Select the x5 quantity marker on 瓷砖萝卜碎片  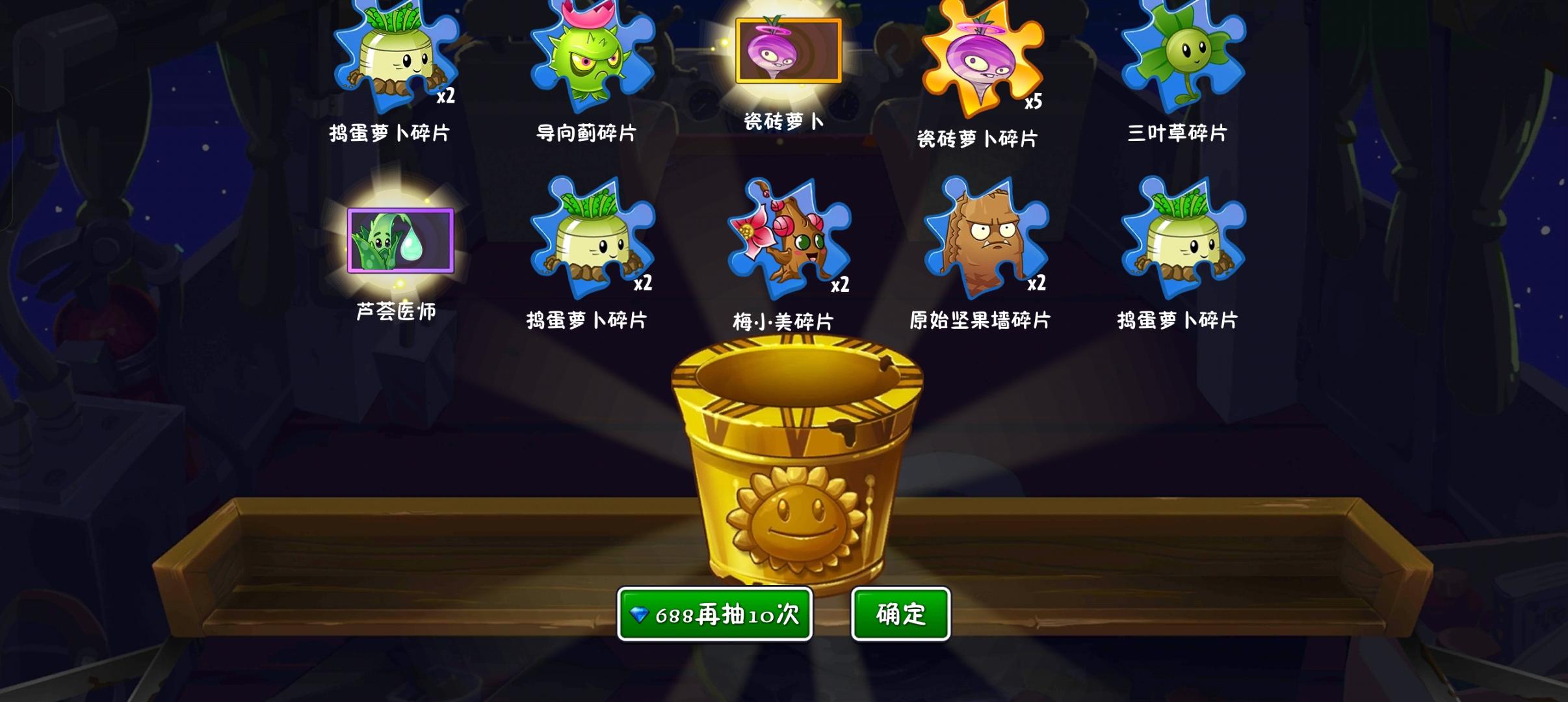(1034, 101)
